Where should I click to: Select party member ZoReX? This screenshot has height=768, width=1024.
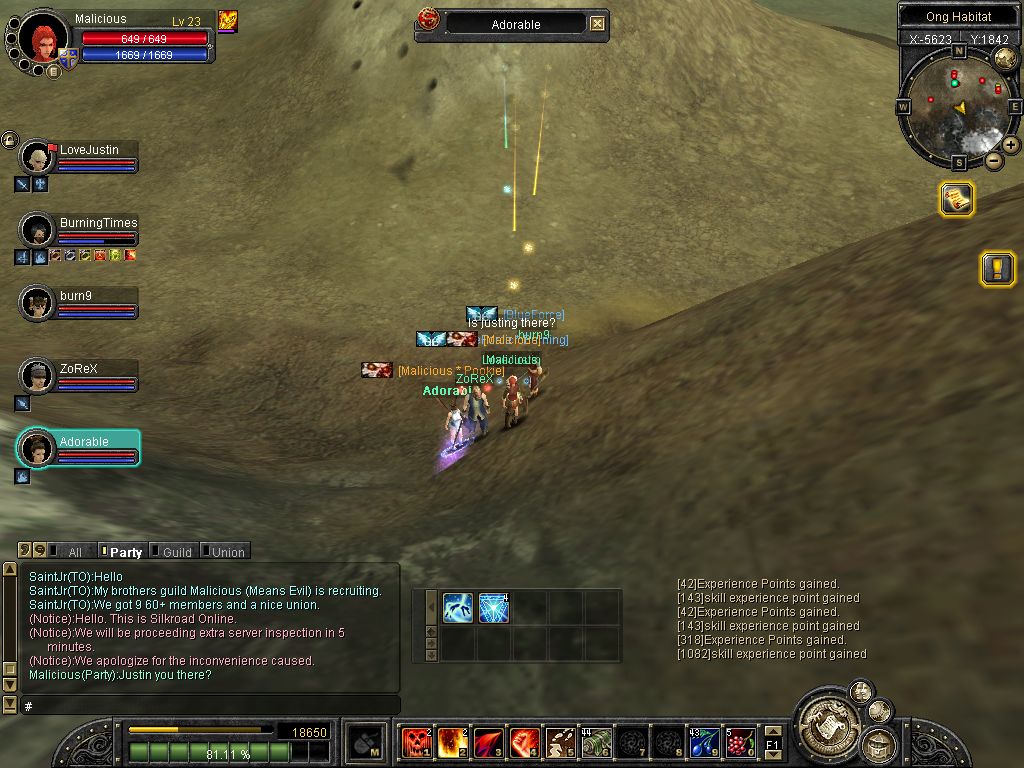pos(78,368)
